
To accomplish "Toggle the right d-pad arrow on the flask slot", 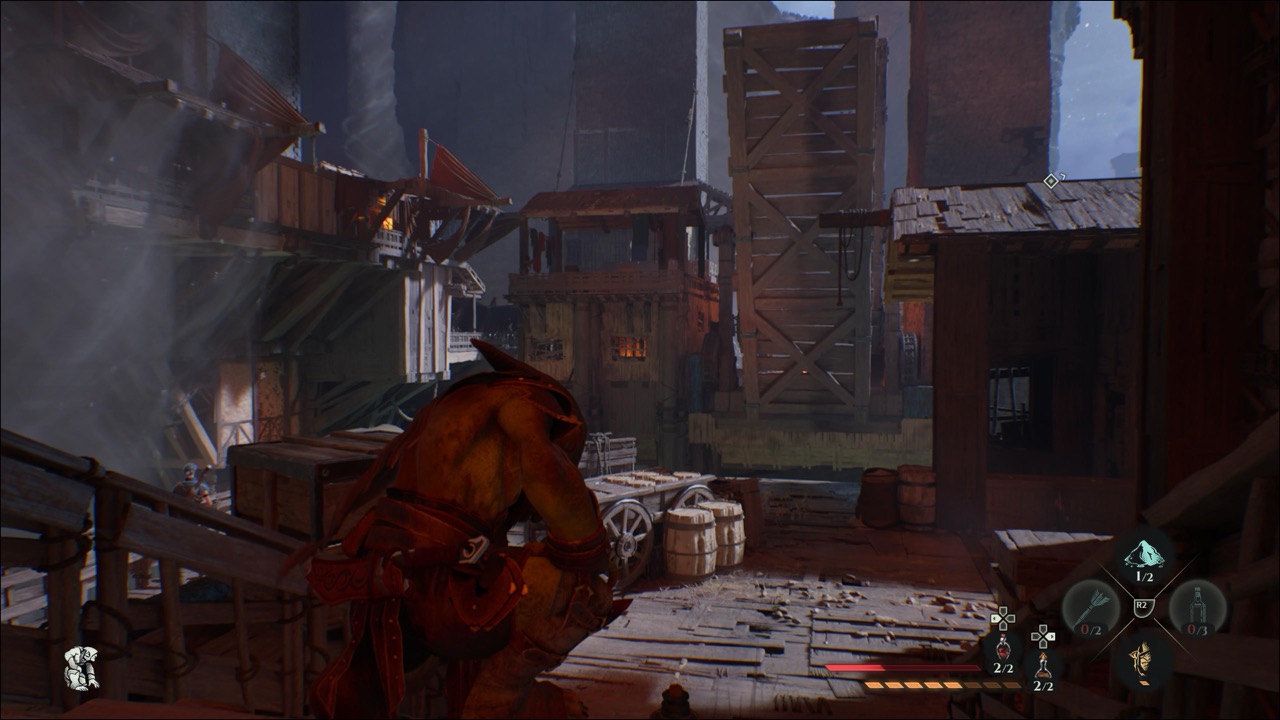I will pyautogui.click(x=1050, y=637).
